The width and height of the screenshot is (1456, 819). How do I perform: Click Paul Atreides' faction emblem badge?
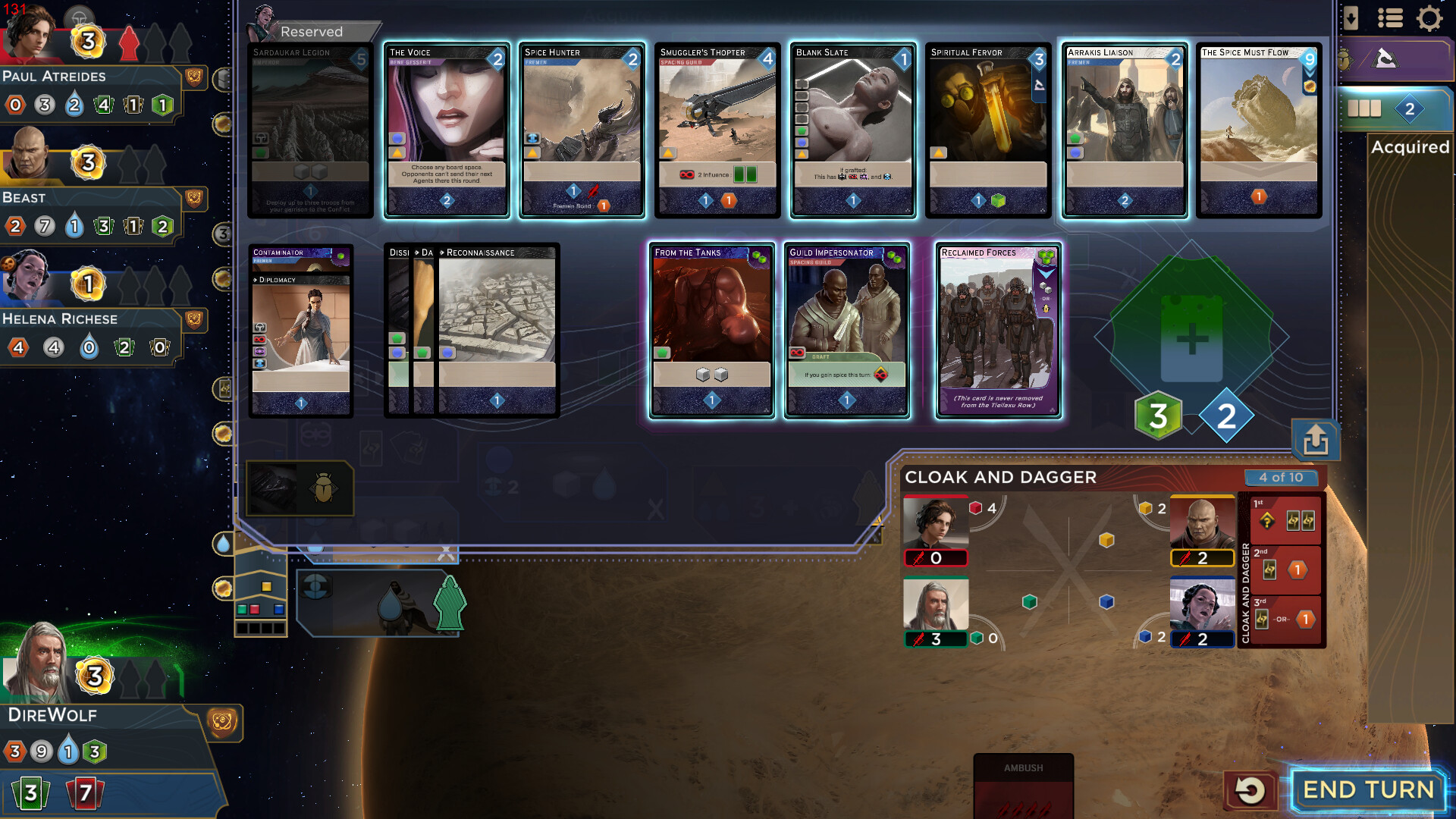194,77
